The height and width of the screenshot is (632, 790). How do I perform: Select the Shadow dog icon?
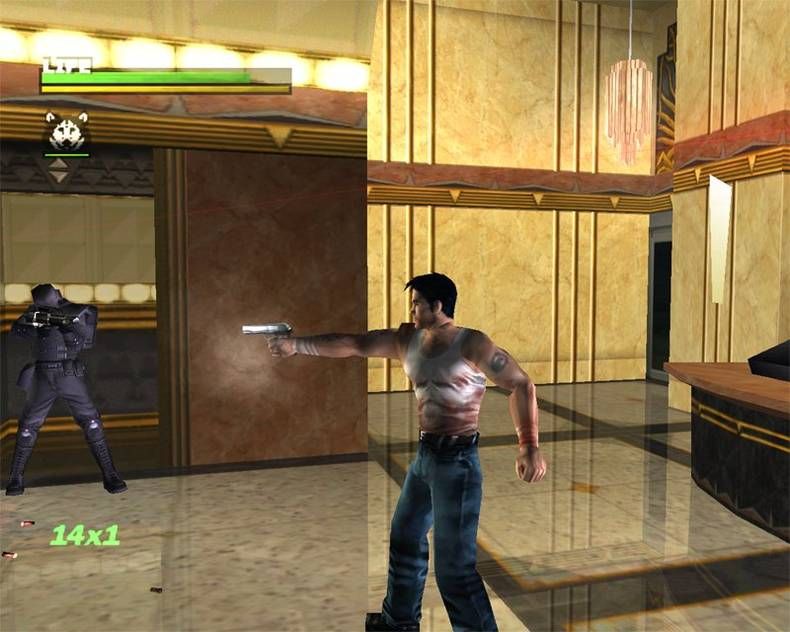coord(66,131)
